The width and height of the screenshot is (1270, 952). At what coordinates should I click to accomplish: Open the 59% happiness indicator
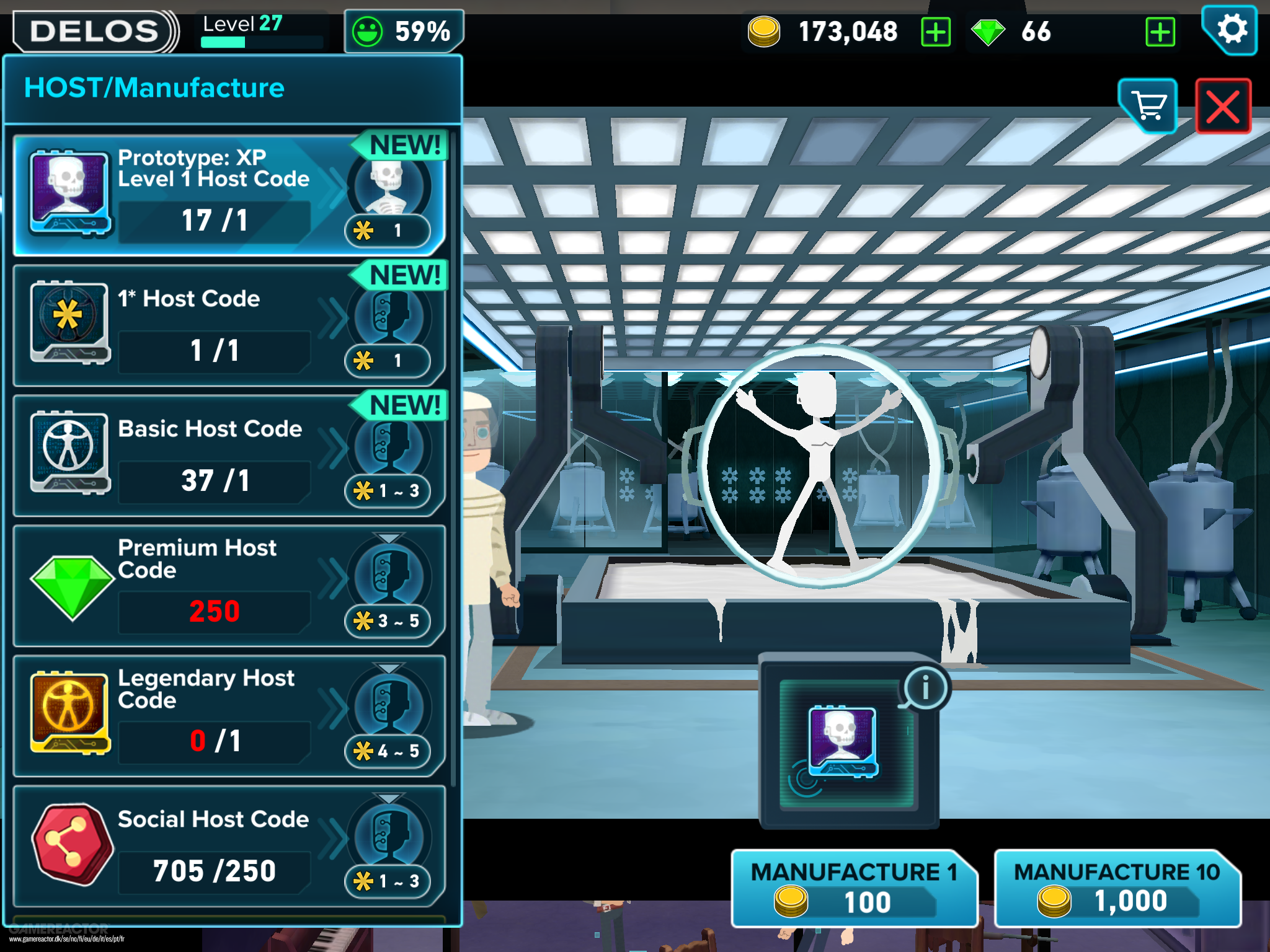tap(404, 31)
